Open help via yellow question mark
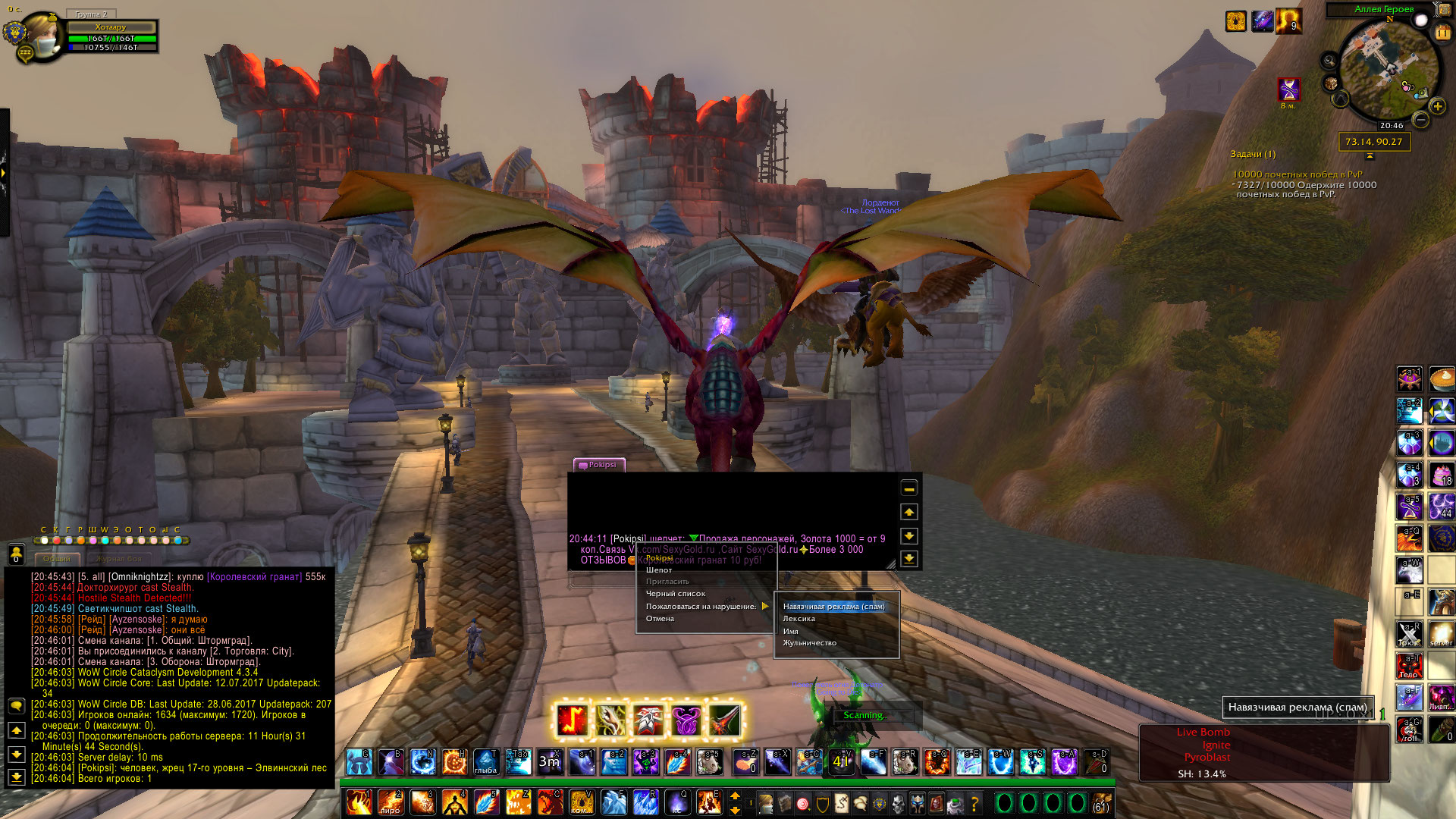1456x819 pixels. pos(974,802)
